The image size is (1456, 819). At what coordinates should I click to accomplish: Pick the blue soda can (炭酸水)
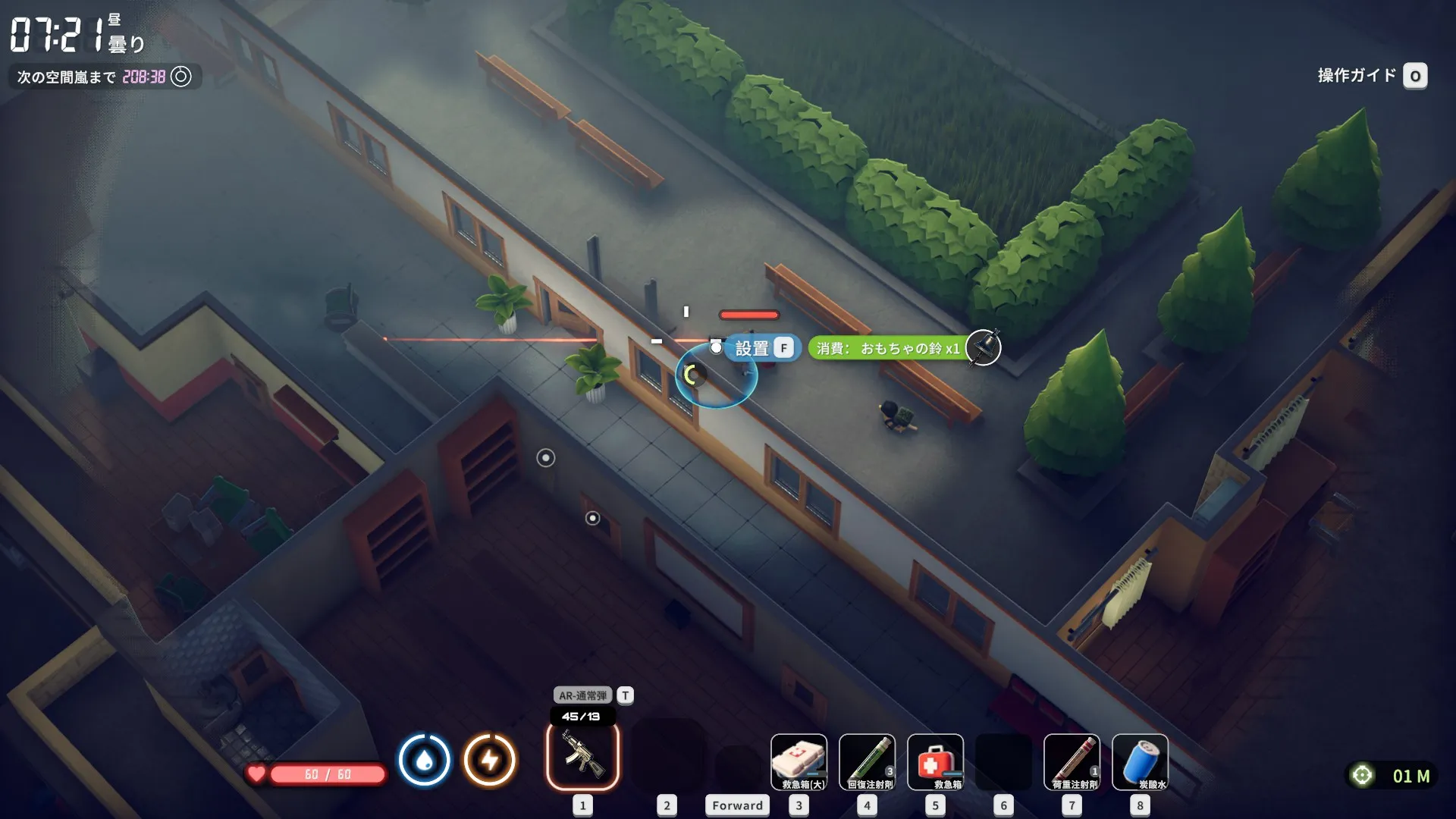click(1140, 761)
